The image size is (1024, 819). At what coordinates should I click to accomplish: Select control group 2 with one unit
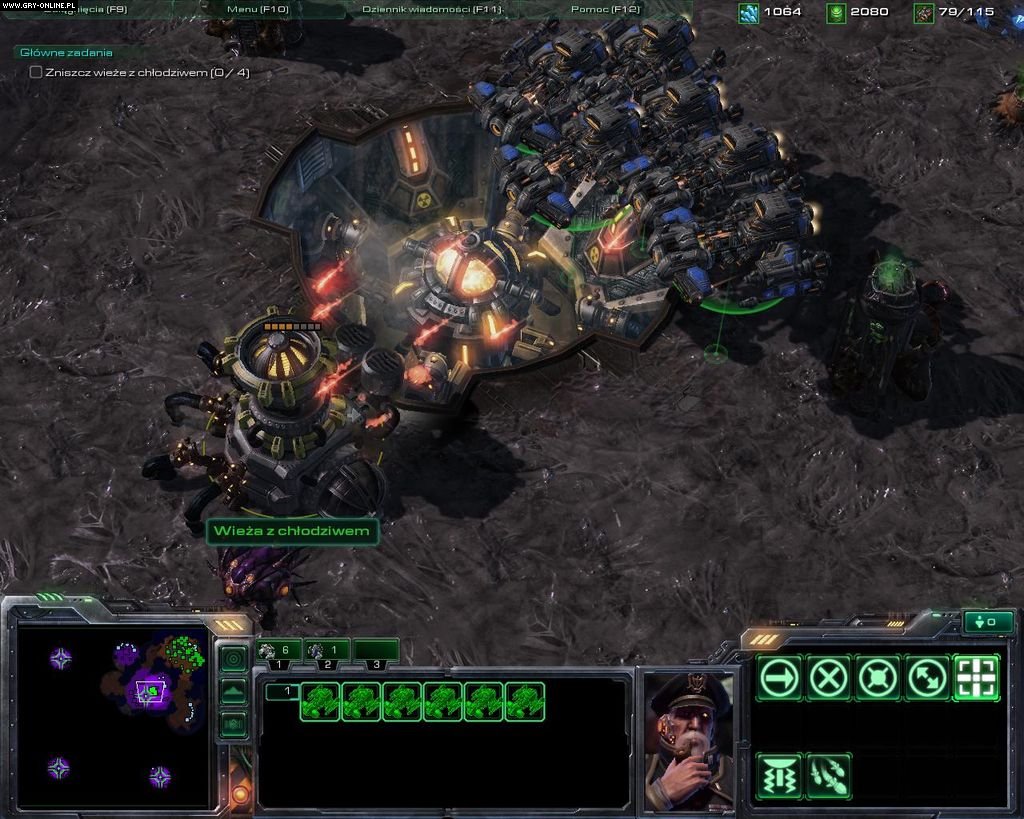point(327,651)
